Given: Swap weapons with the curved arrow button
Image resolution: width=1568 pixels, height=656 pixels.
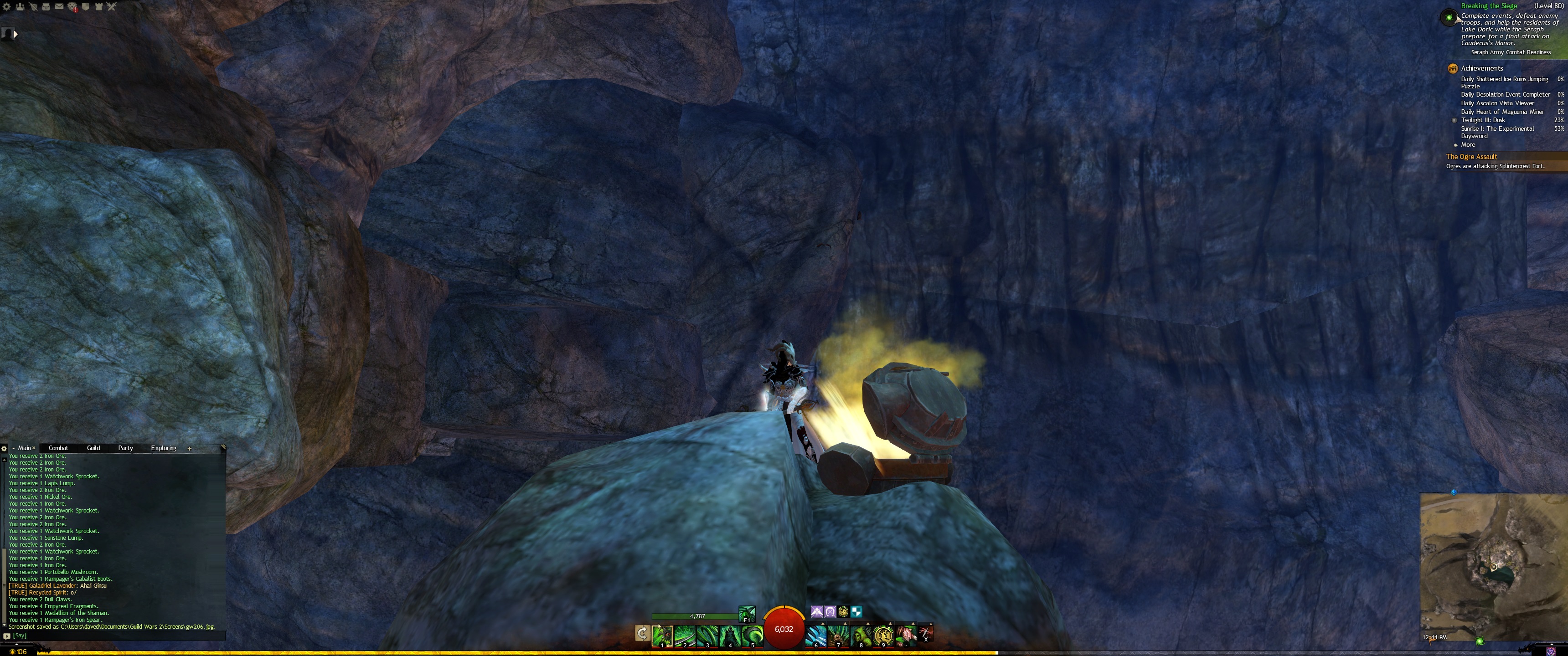Looking at the screenshot, I should [642, 634].
